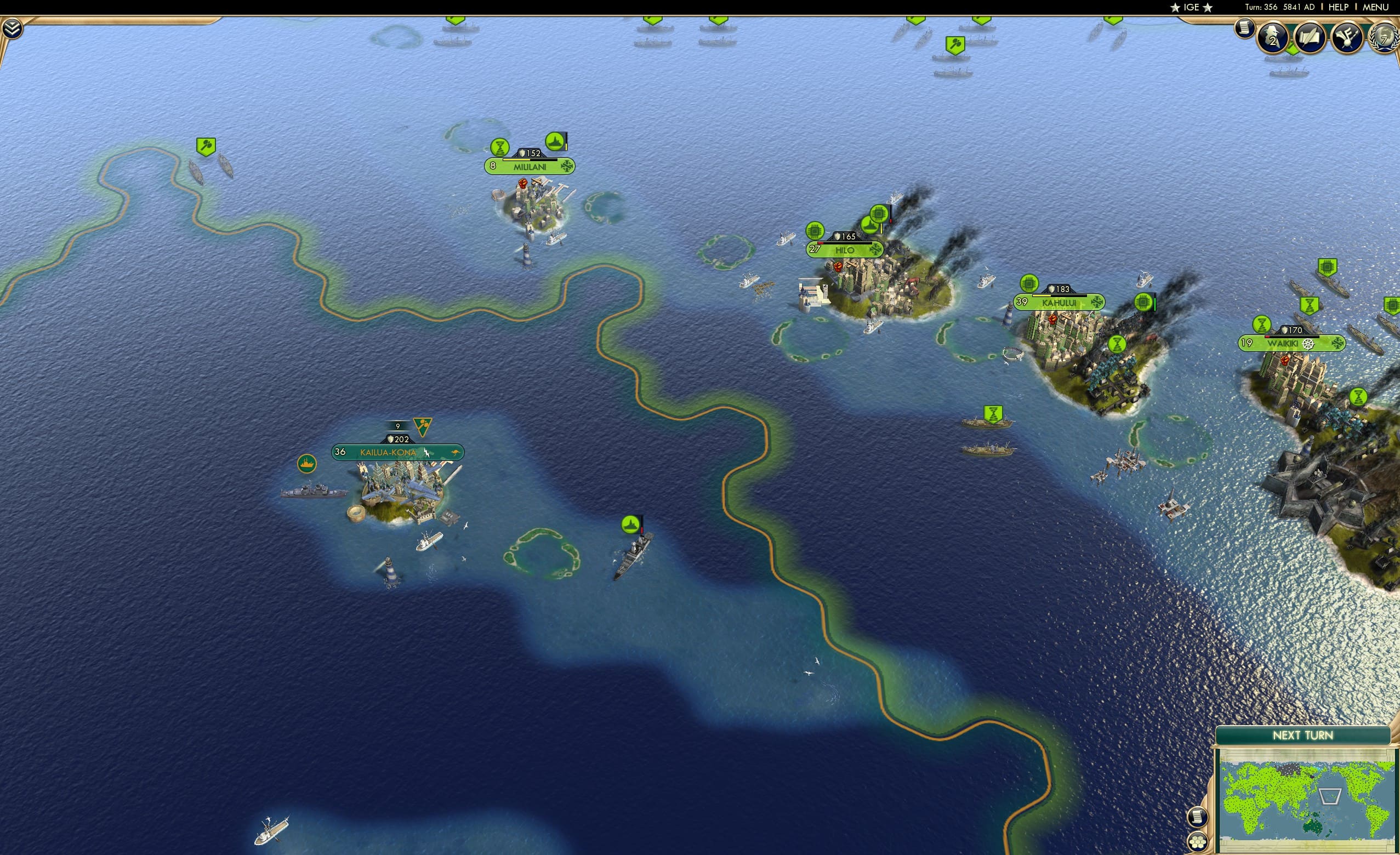The height and width of the screenshot is (855, 1400).
Task: Click the NEXT TURN button
Action: coord(1302,735)
